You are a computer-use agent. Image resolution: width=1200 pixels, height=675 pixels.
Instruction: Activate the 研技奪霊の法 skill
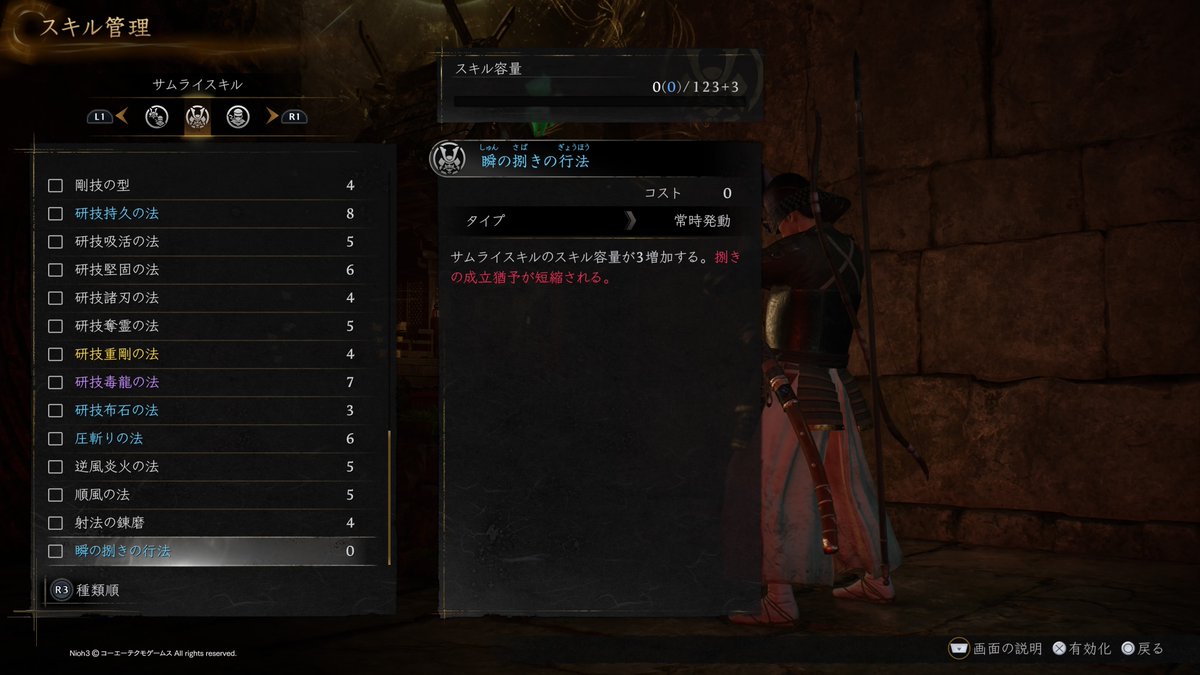pyautogui.click(x=56, y=326)
